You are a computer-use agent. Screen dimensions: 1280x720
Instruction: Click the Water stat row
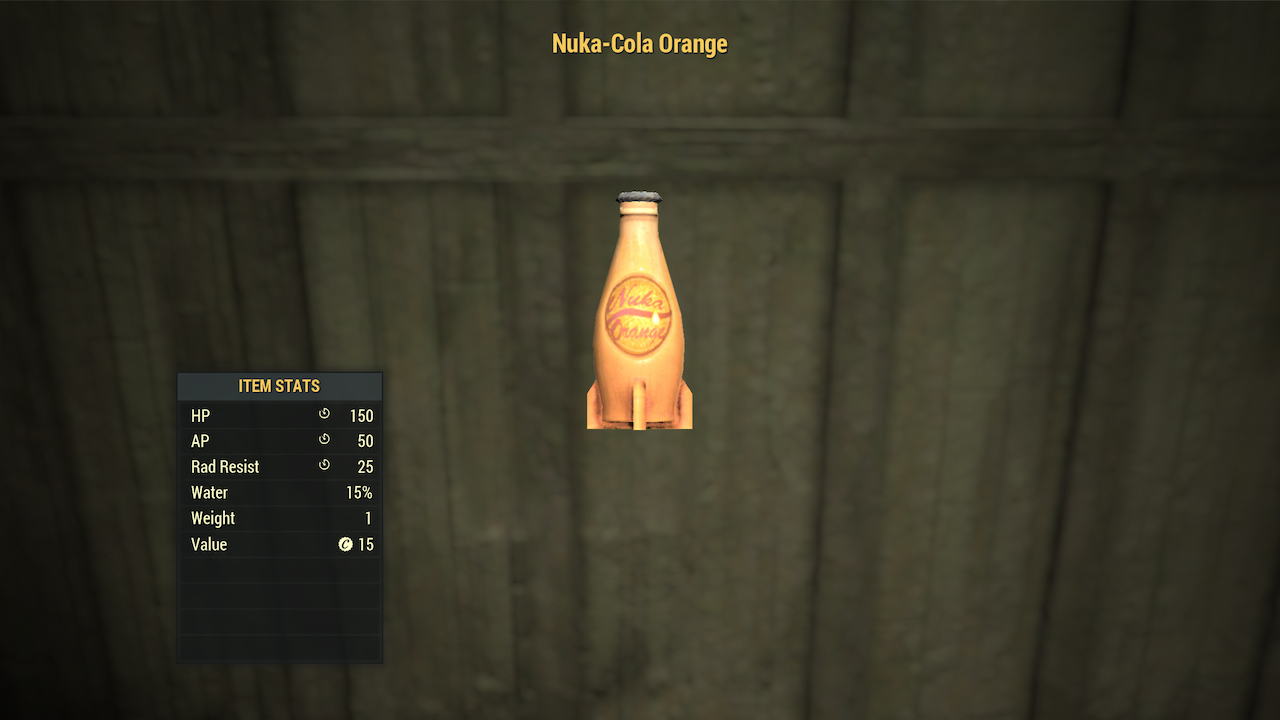(280, 492)
